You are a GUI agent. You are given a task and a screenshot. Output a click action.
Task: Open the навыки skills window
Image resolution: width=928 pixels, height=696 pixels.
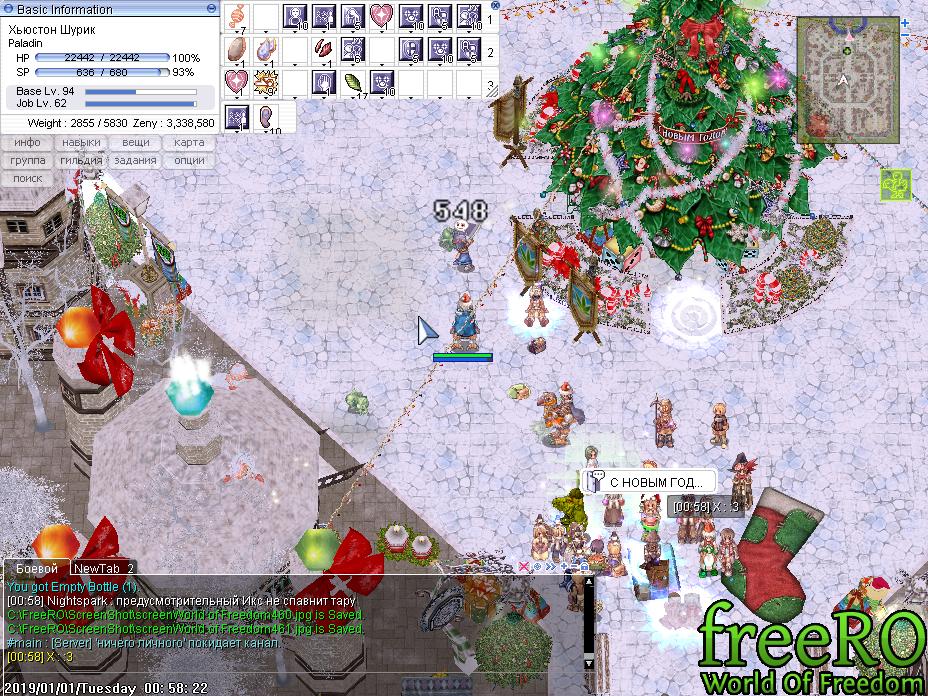pos(81,142)
